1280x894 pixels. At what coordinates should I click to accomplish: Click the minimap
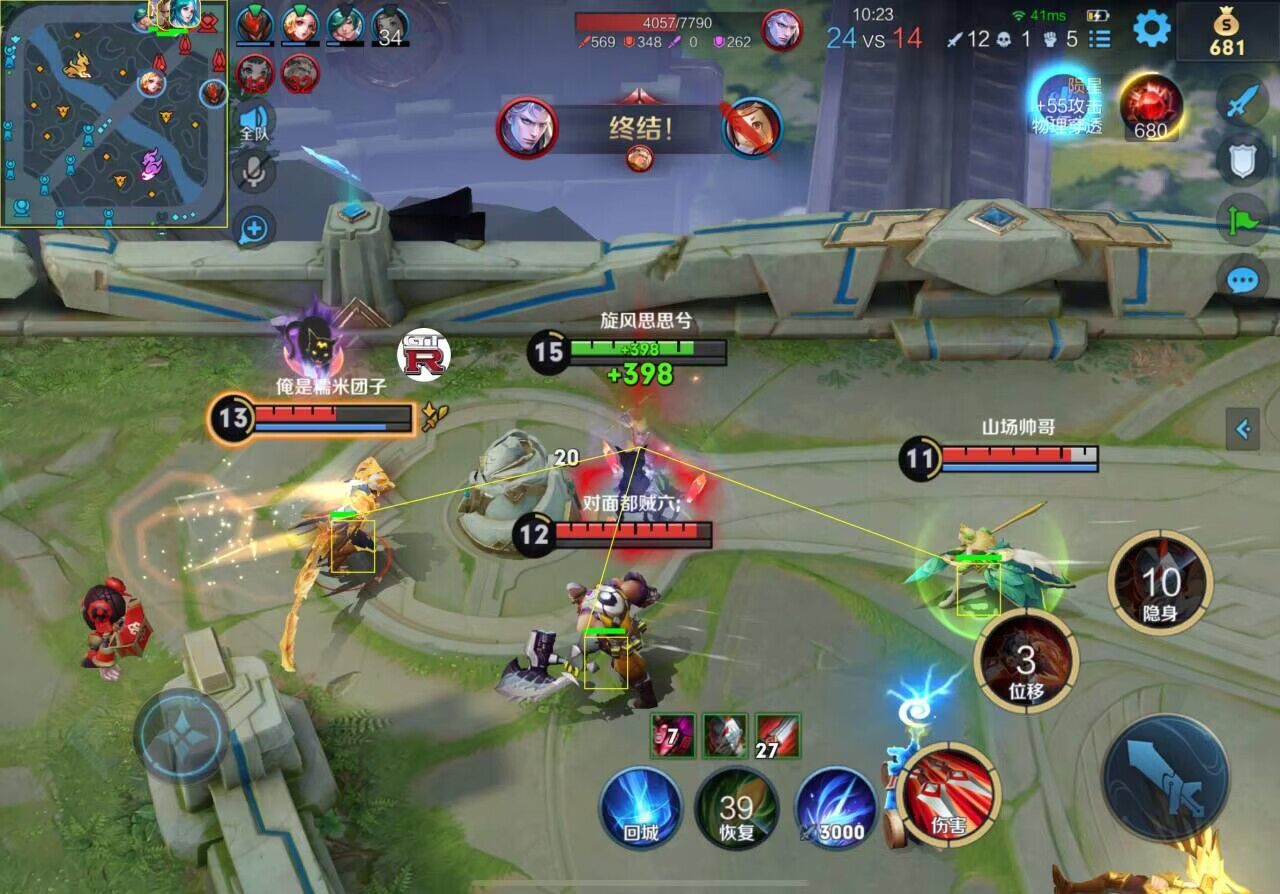(114, 113)
